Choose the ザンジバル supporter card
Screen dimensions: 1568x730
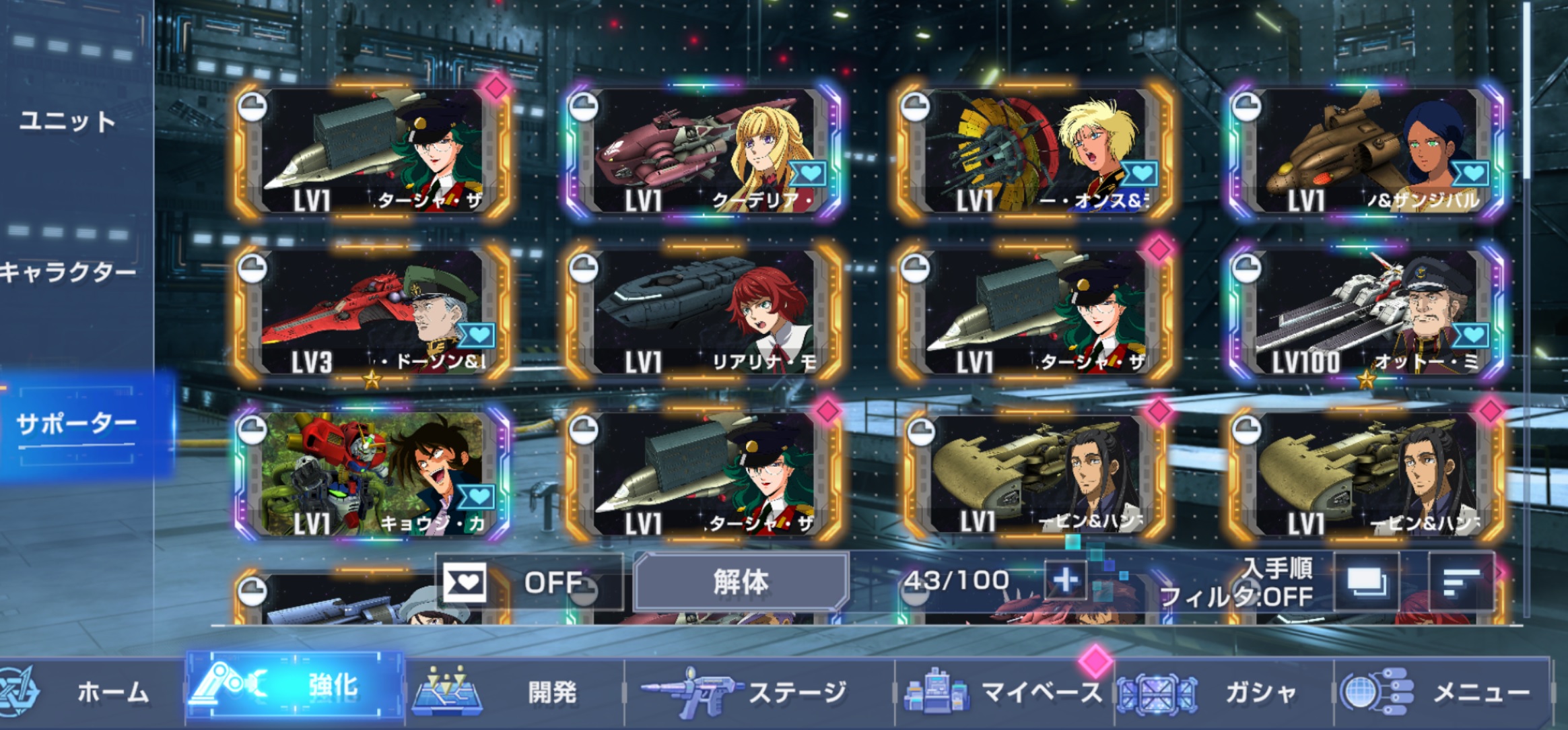click(1367, 151)
